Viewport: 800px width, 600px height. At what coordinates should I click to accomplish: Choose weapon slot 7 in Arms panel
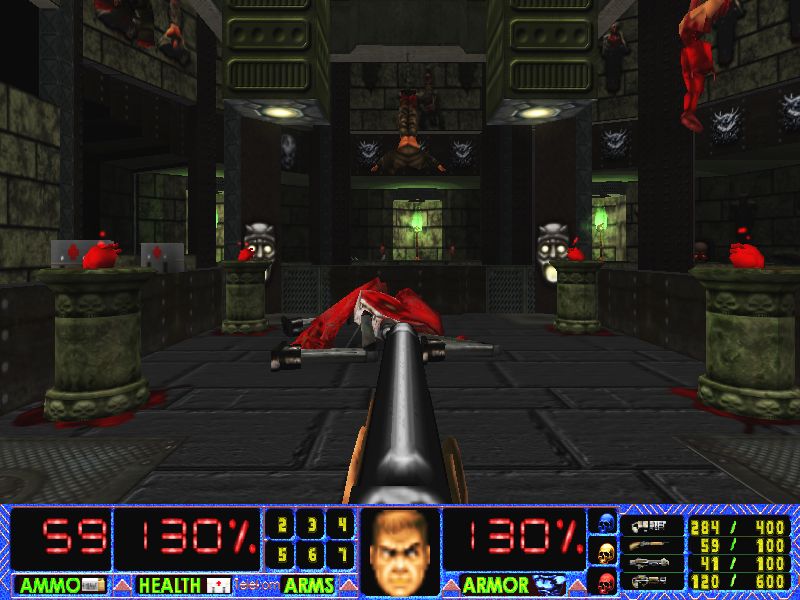point(342,553)
